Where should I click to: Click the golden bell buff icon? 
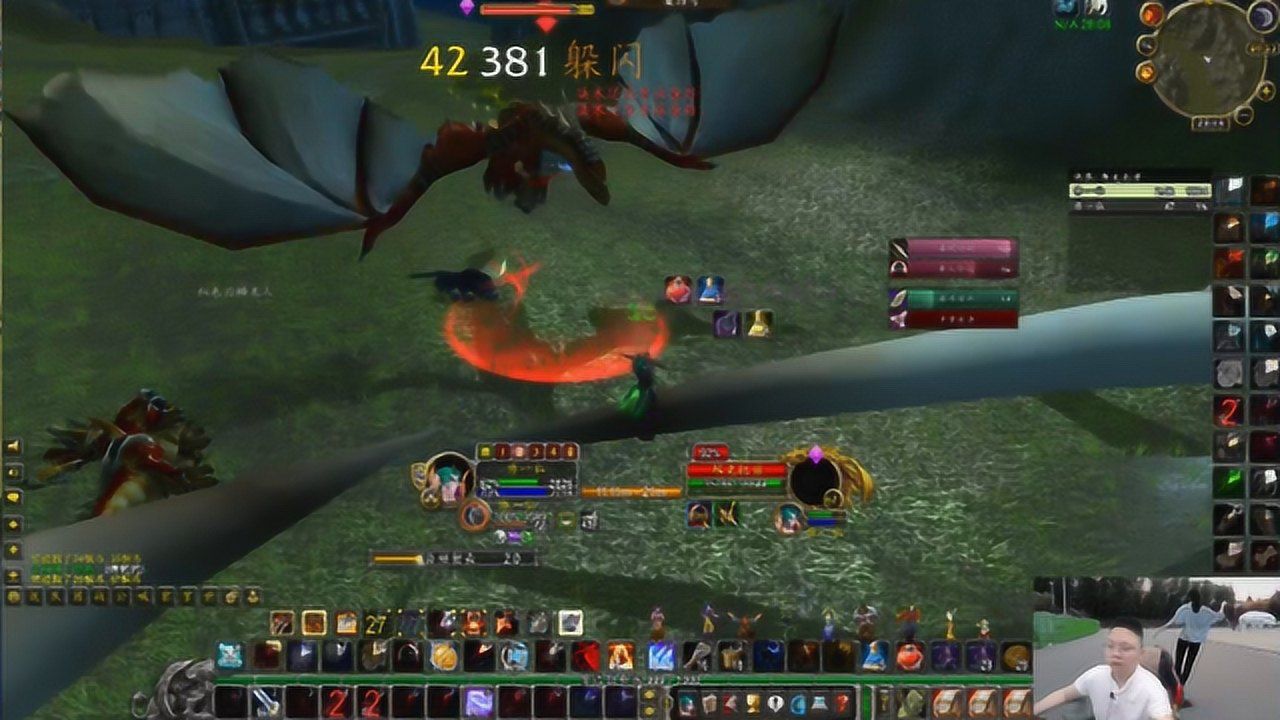coord(758,323)
